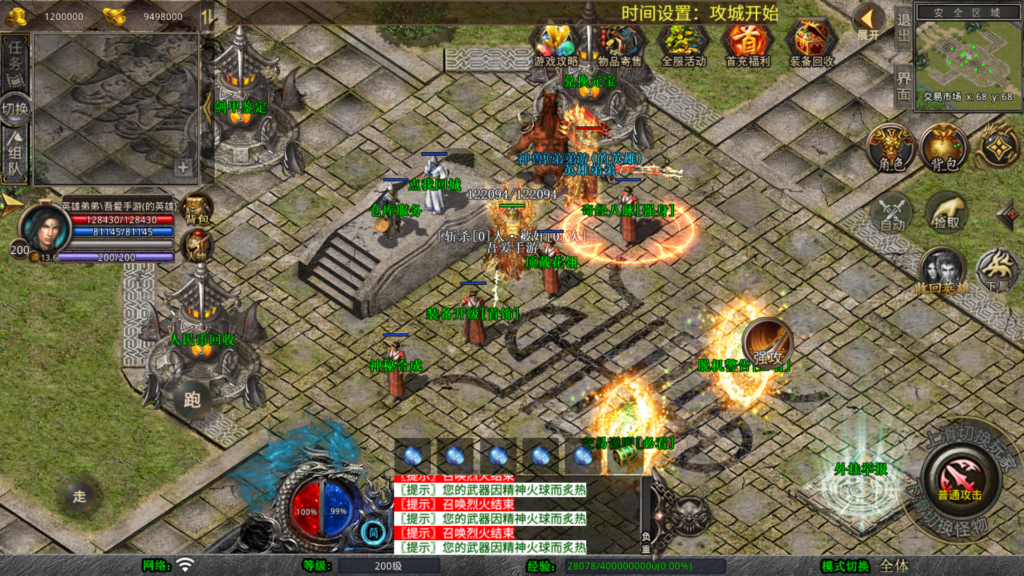
Task: Tap the 走 walk button
Action: click(x=80, y=494)
